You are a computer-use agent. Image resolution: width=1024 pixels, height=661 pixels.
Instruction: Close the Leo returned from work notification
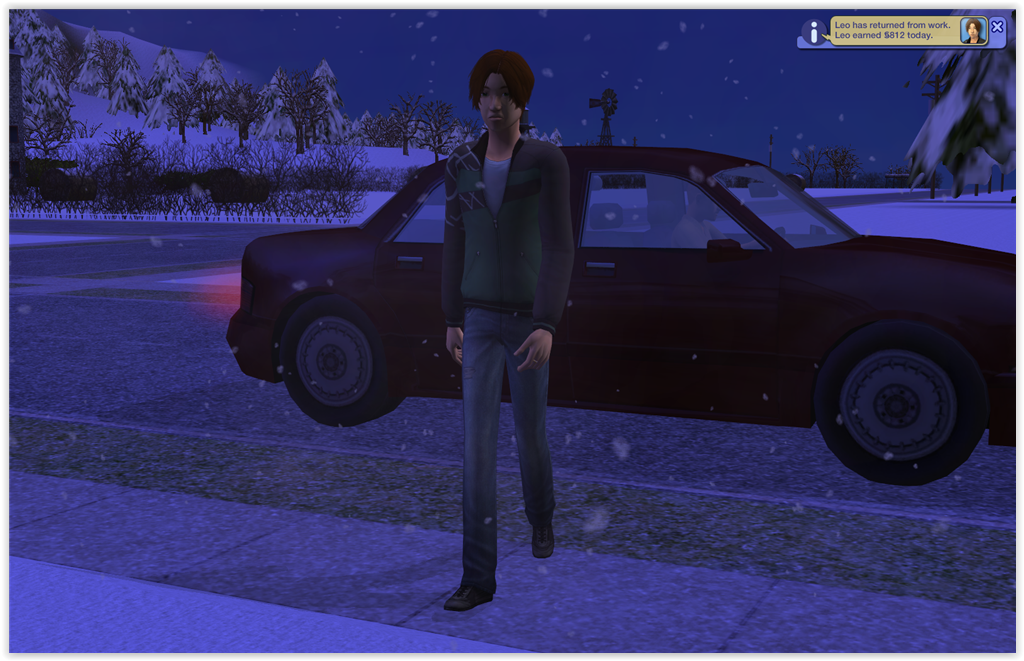[997, 27]
